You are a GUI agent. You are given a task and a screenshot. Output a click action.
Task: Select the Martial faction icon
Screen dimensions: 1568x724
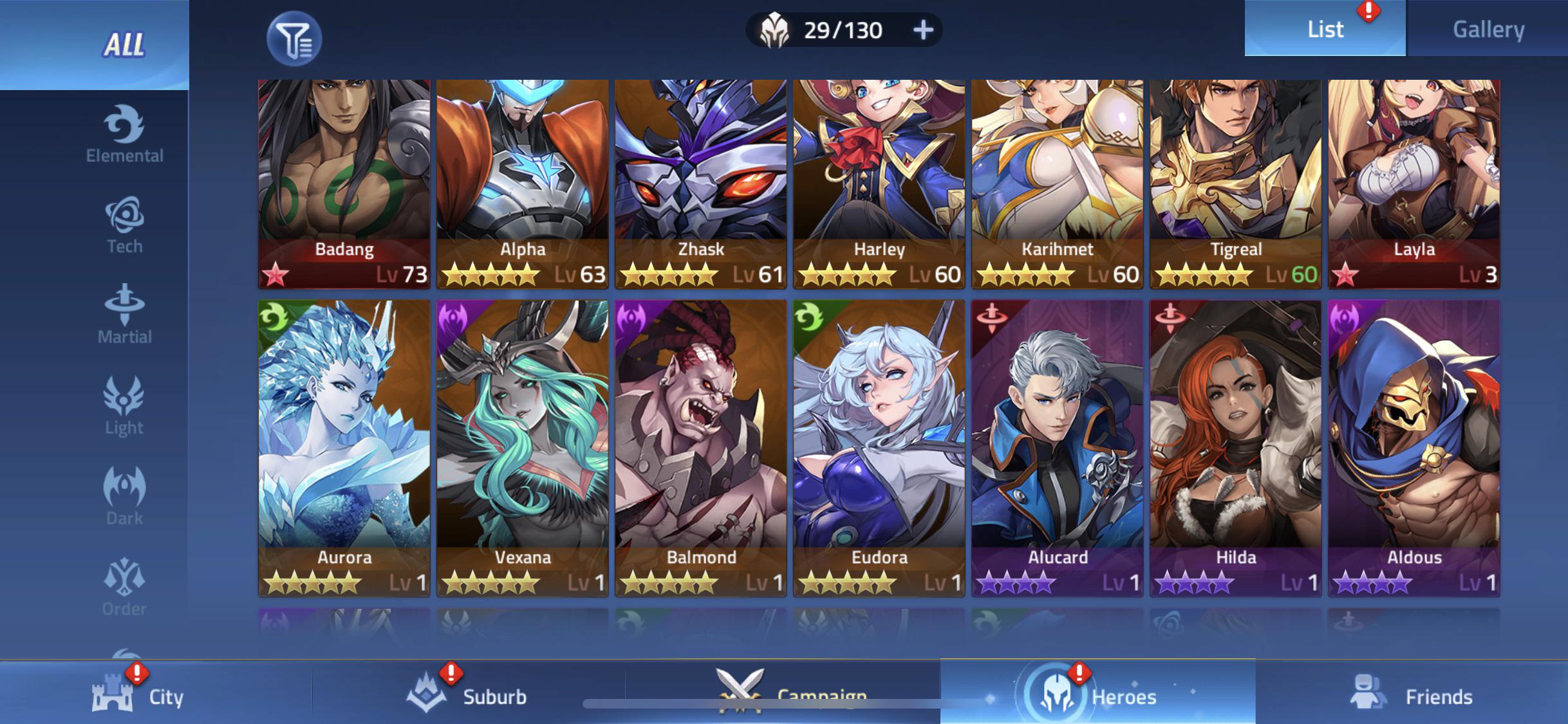124,312
